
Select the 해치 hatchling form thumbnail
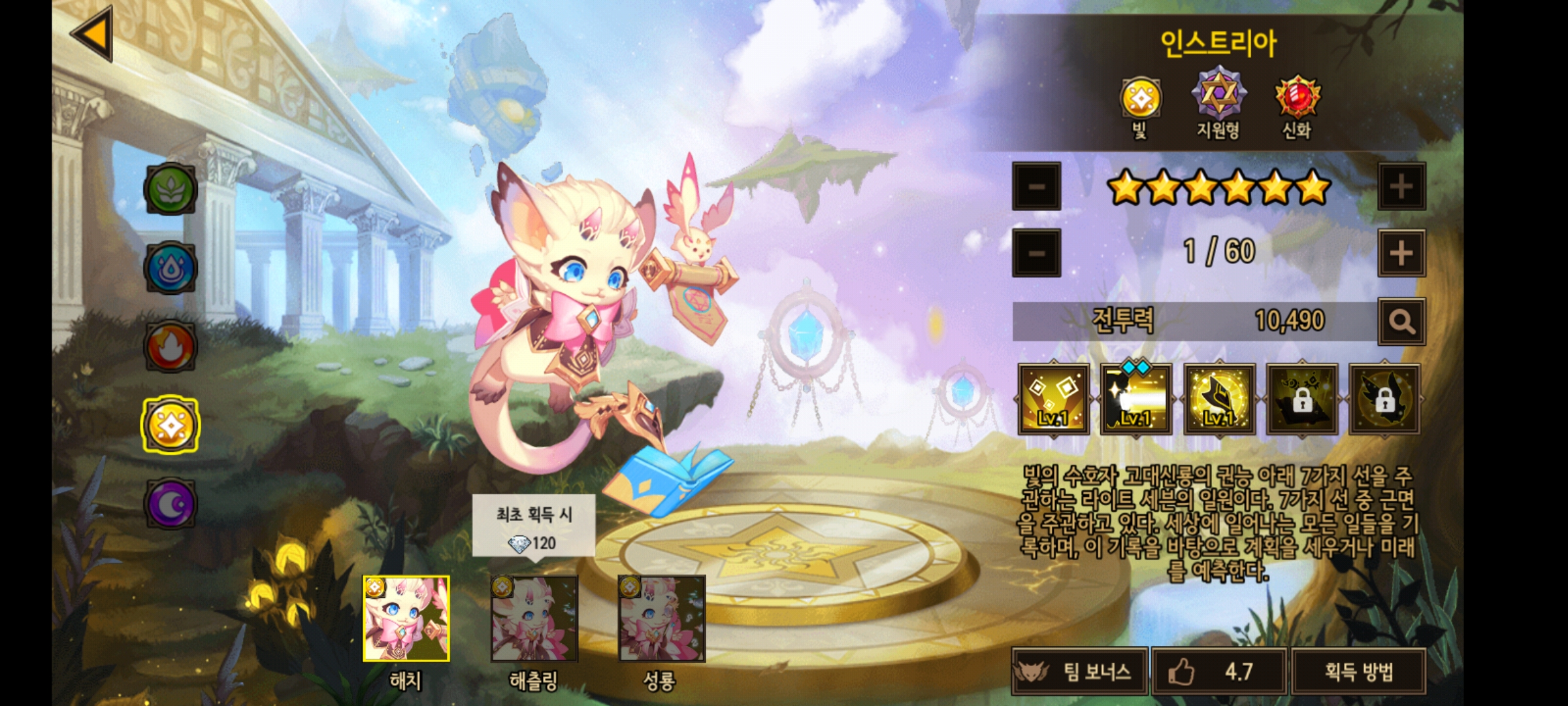[x=406, y=618]
